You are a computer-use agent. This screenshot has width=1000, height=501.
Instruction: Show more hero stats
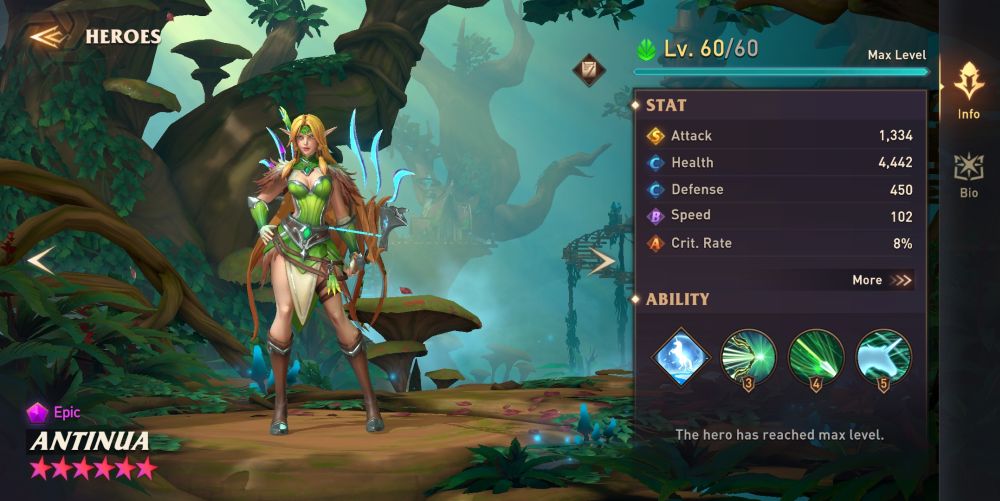click(x=882, y=280)
